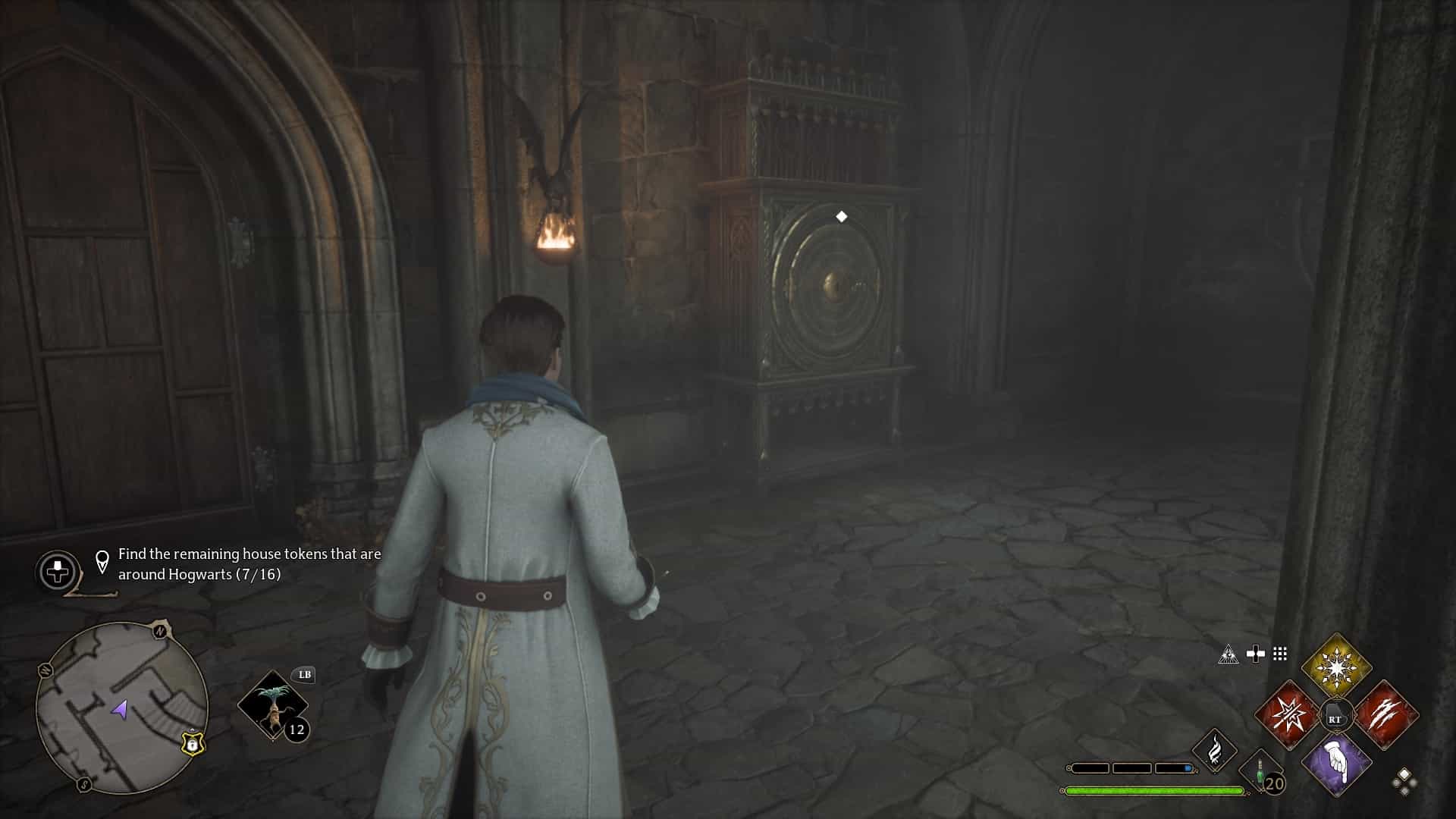Cast the red starburst spell
The image size is (1456, 819).
[x=1288, y=715]
